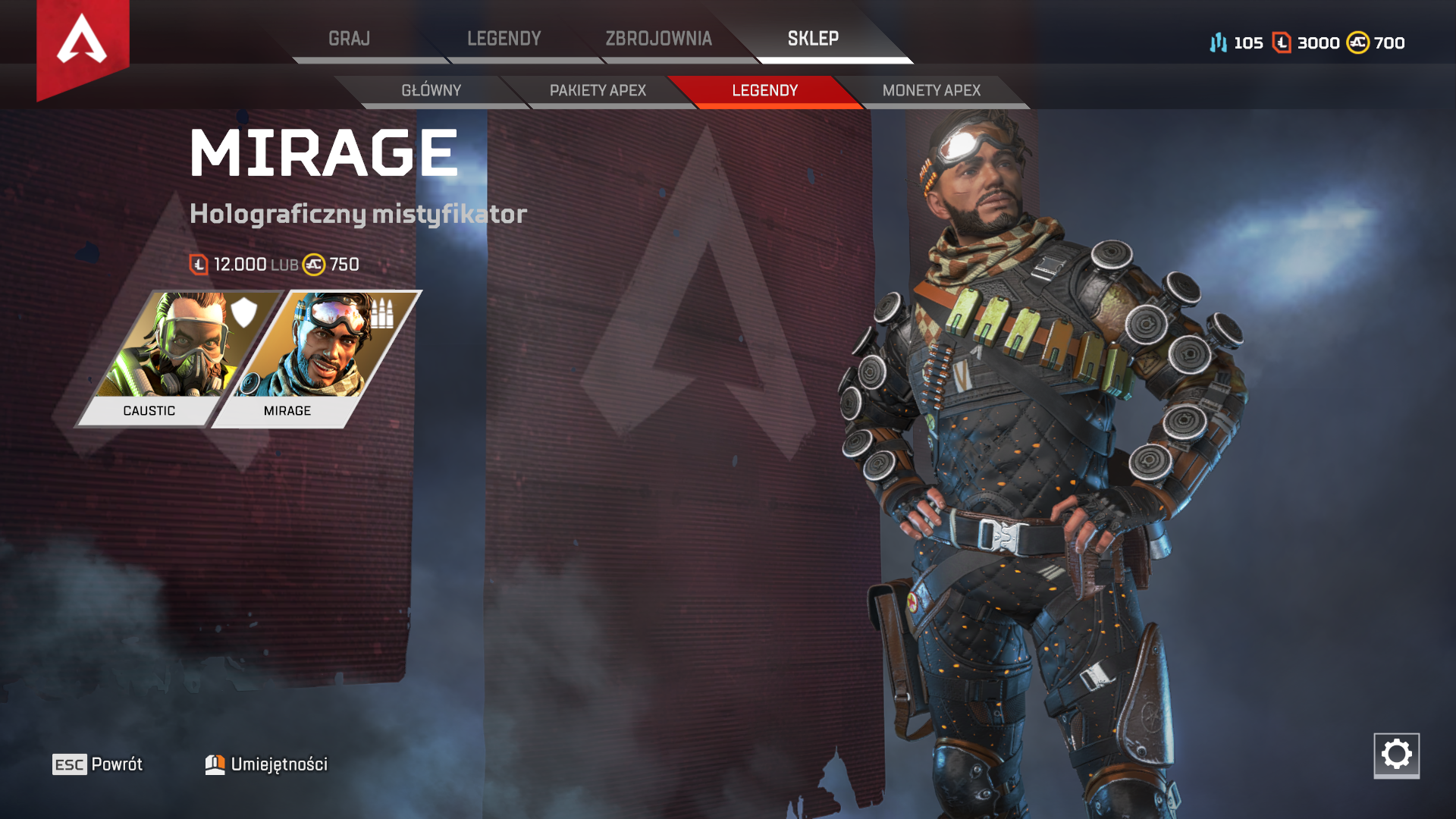Open the MONETY APEX section
This screenshot has height=819, width=1456.
pyautogui.click(x=930, y=90)
